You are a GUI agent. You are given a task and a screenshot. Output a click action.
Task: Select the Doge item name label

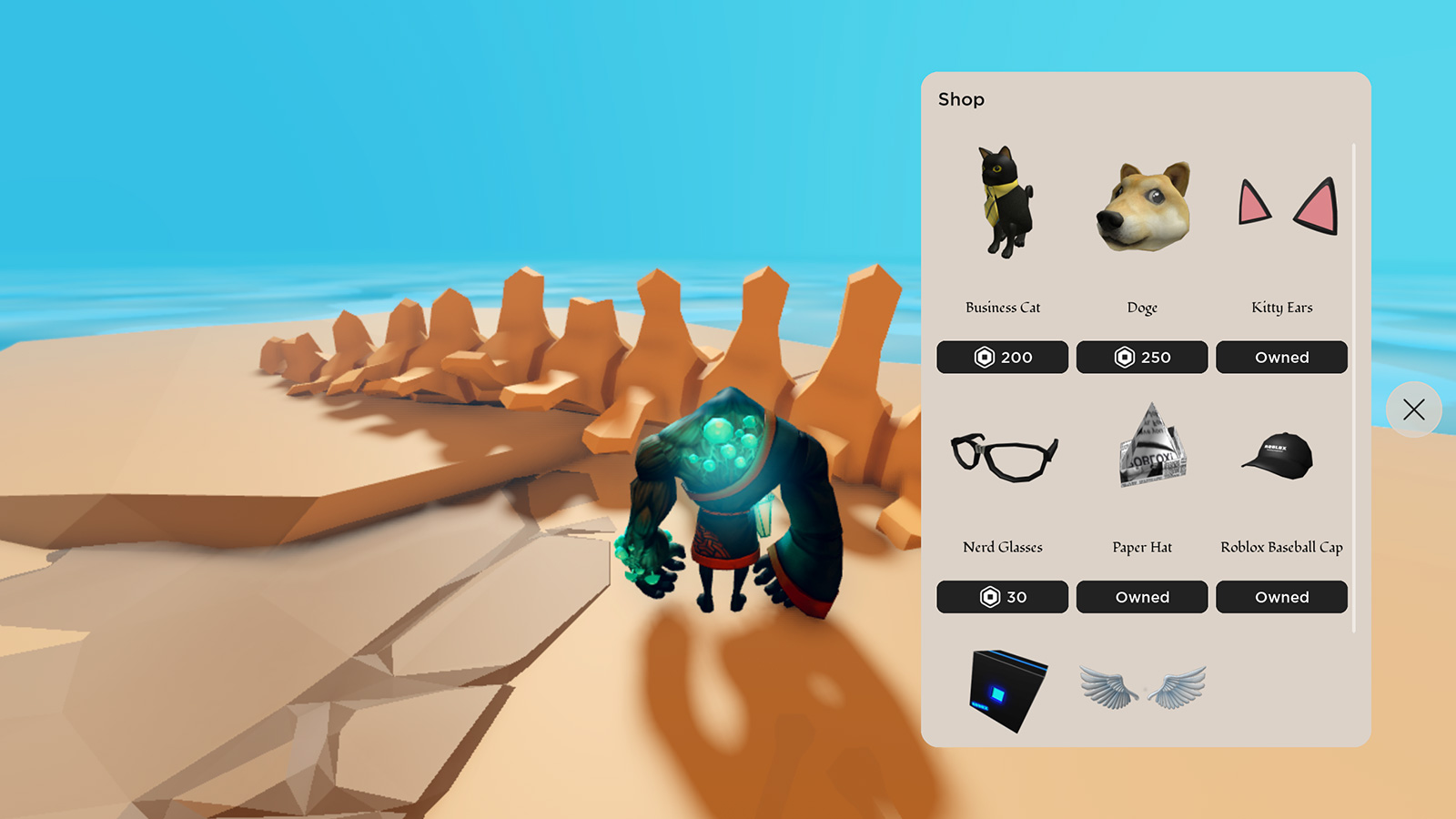1142,308
